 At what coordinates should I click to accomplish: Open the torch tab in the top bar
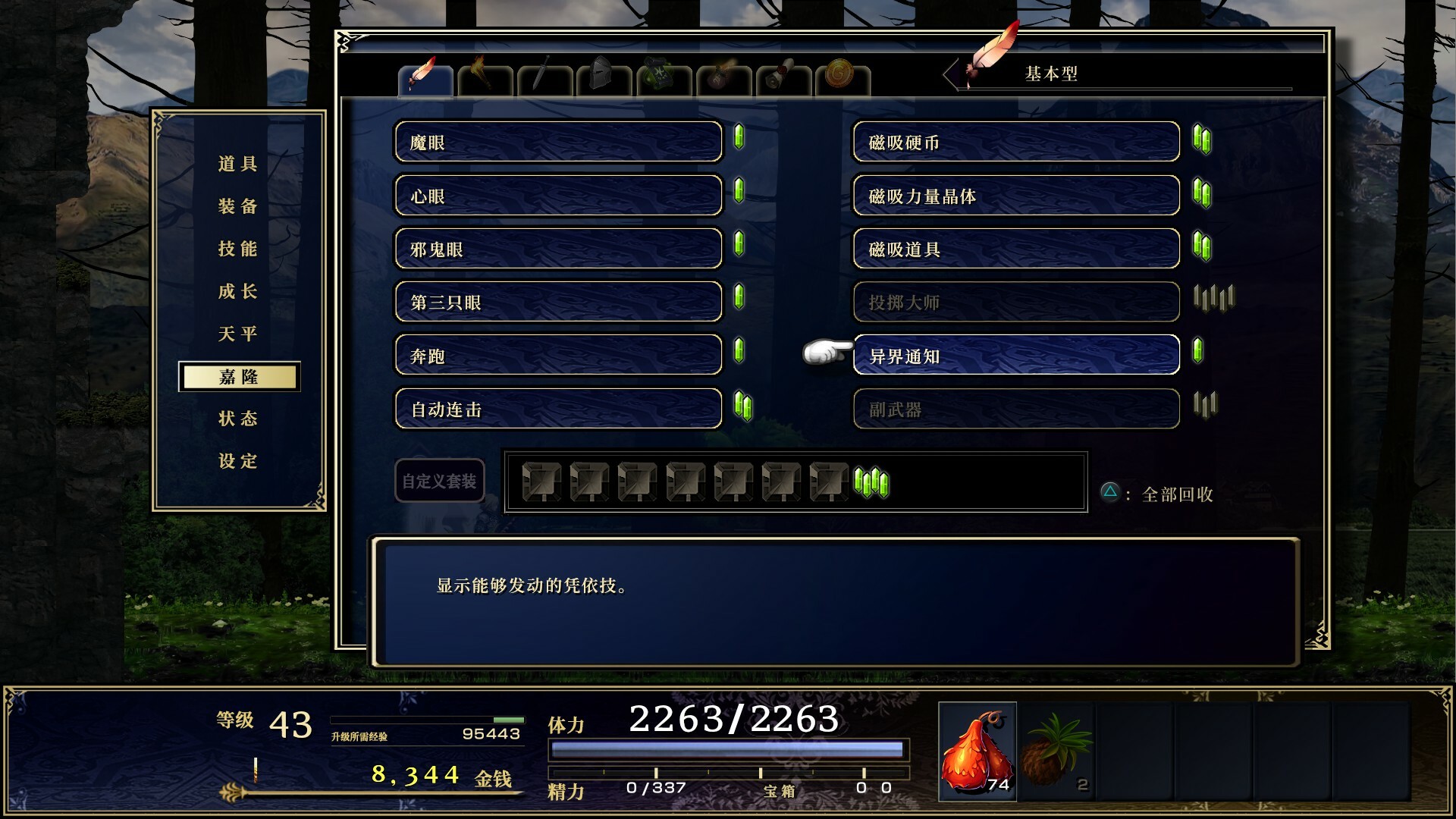[x=485, y=76]
